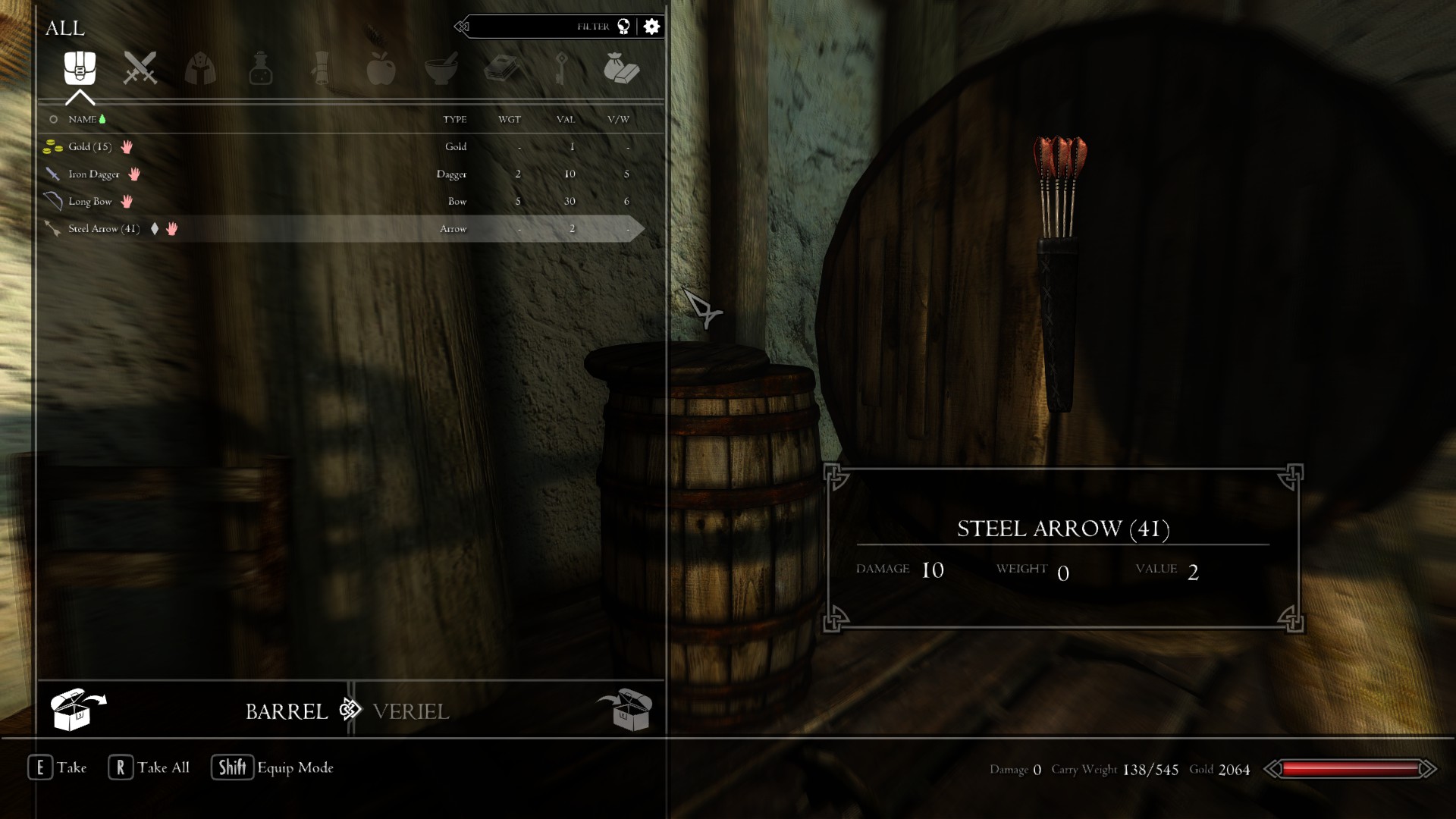Select the Gold (15) row
This screenshot has height=819, width=1456.
pos(89,146)
